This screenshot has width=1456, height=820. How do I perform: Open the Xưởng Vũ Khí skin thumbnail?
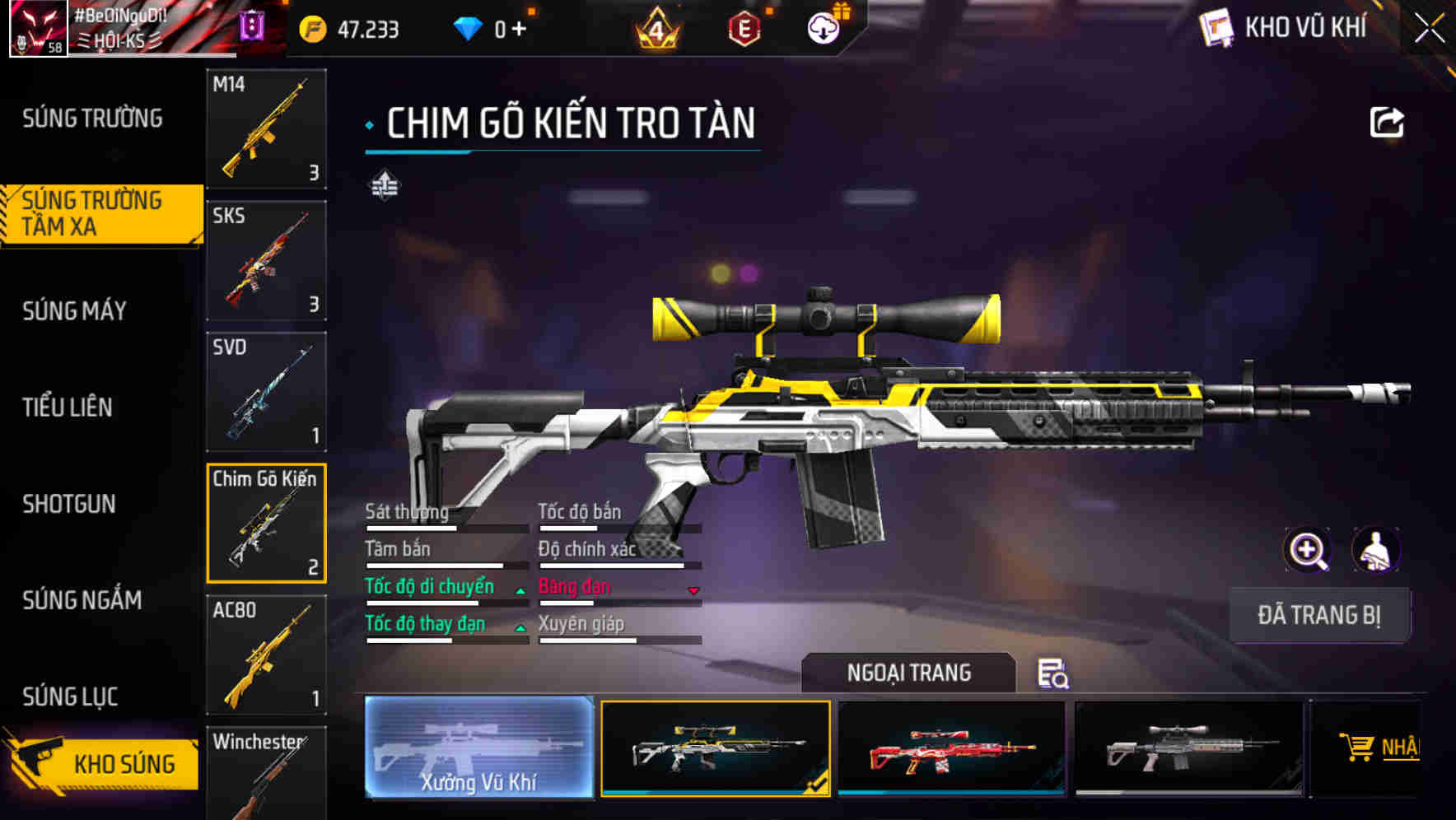(x=478, y=749)
